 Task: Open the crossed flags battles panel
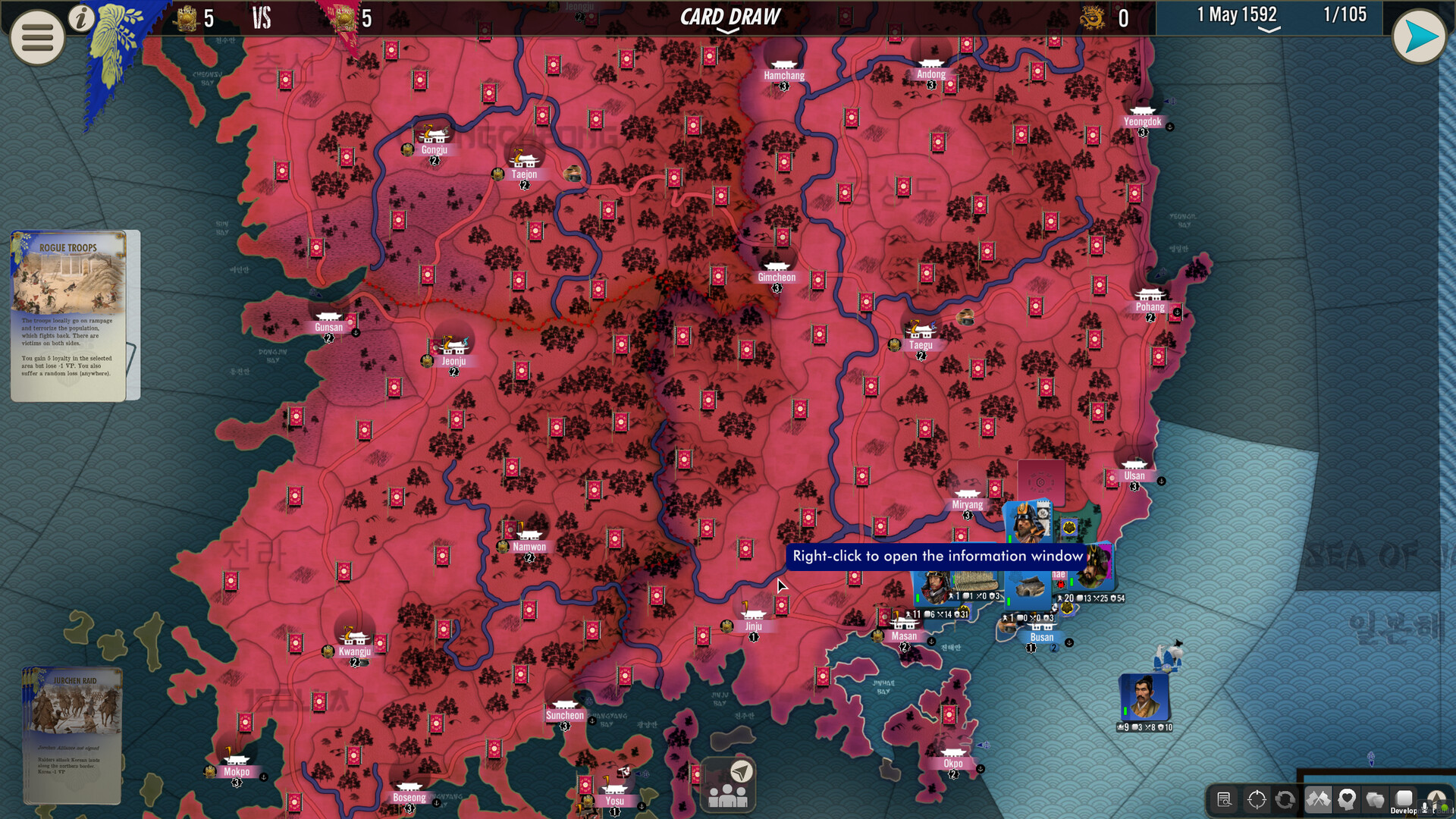[1319, 799]
